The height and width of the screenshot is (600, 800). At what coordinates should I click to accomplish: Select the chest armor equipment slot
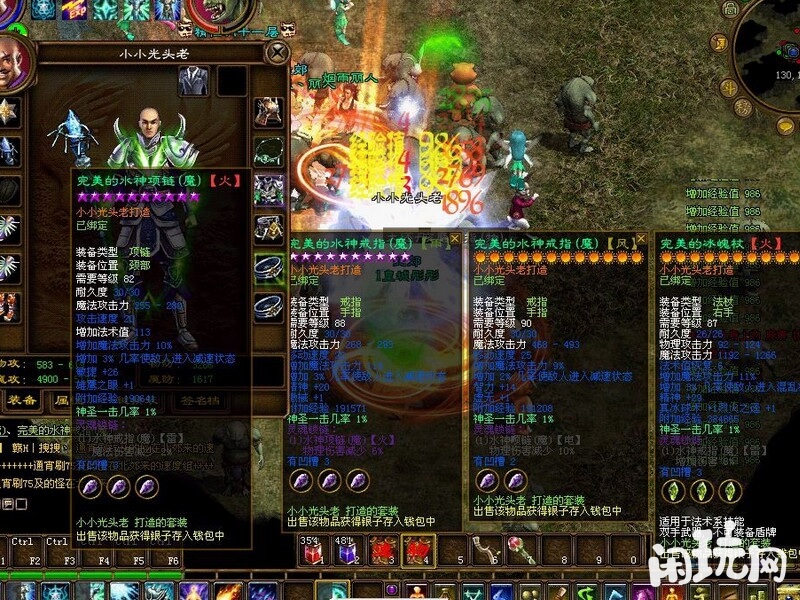coord(269,188)
